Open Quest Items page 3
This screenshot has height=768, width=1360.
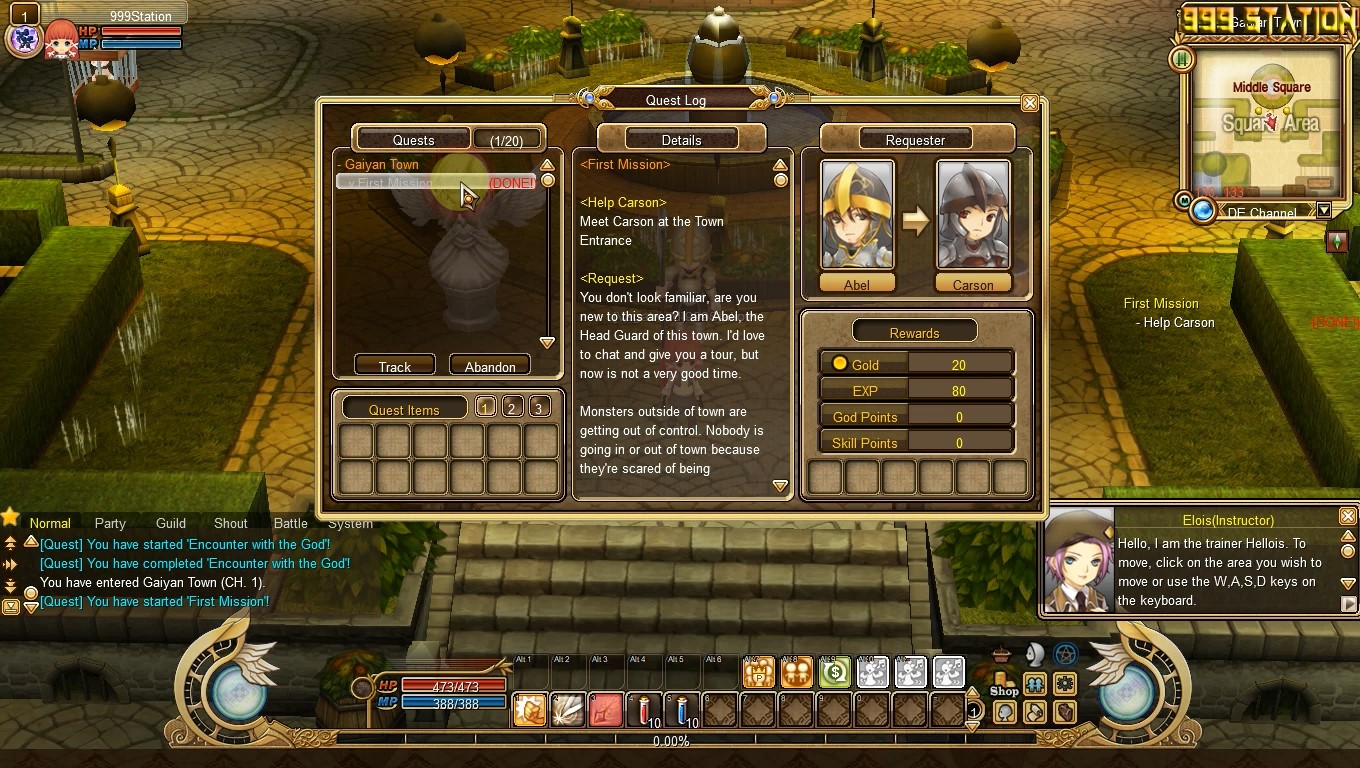point(539,408)
